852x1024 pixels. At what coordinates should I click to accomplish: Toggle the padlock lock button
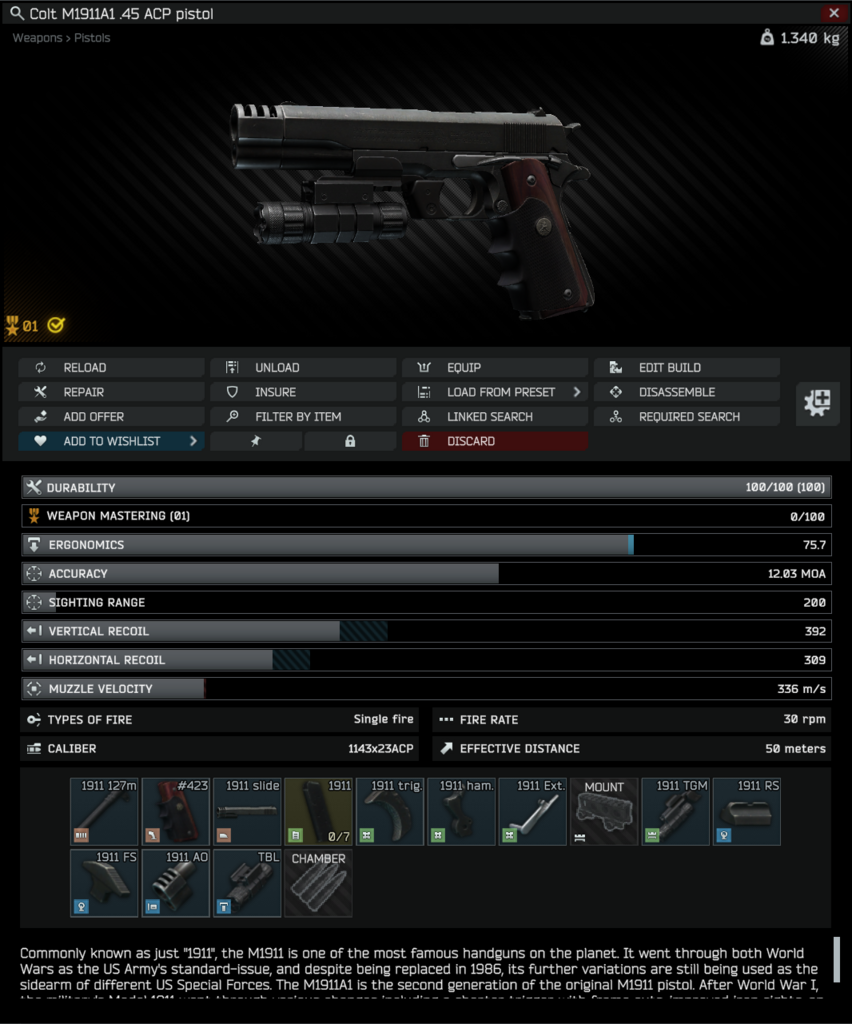350,441
